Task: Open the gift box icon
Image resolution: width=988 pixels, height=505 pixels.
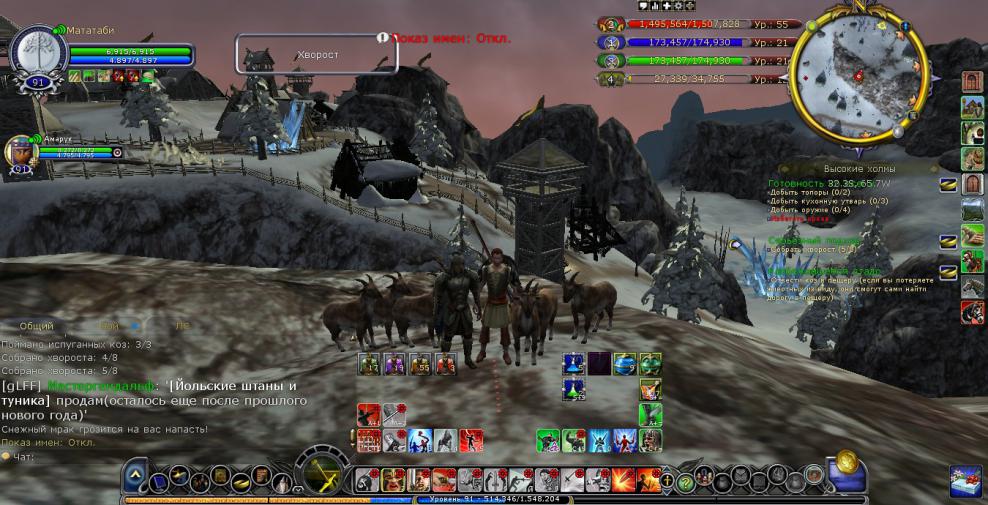Action: pos(965,480)
